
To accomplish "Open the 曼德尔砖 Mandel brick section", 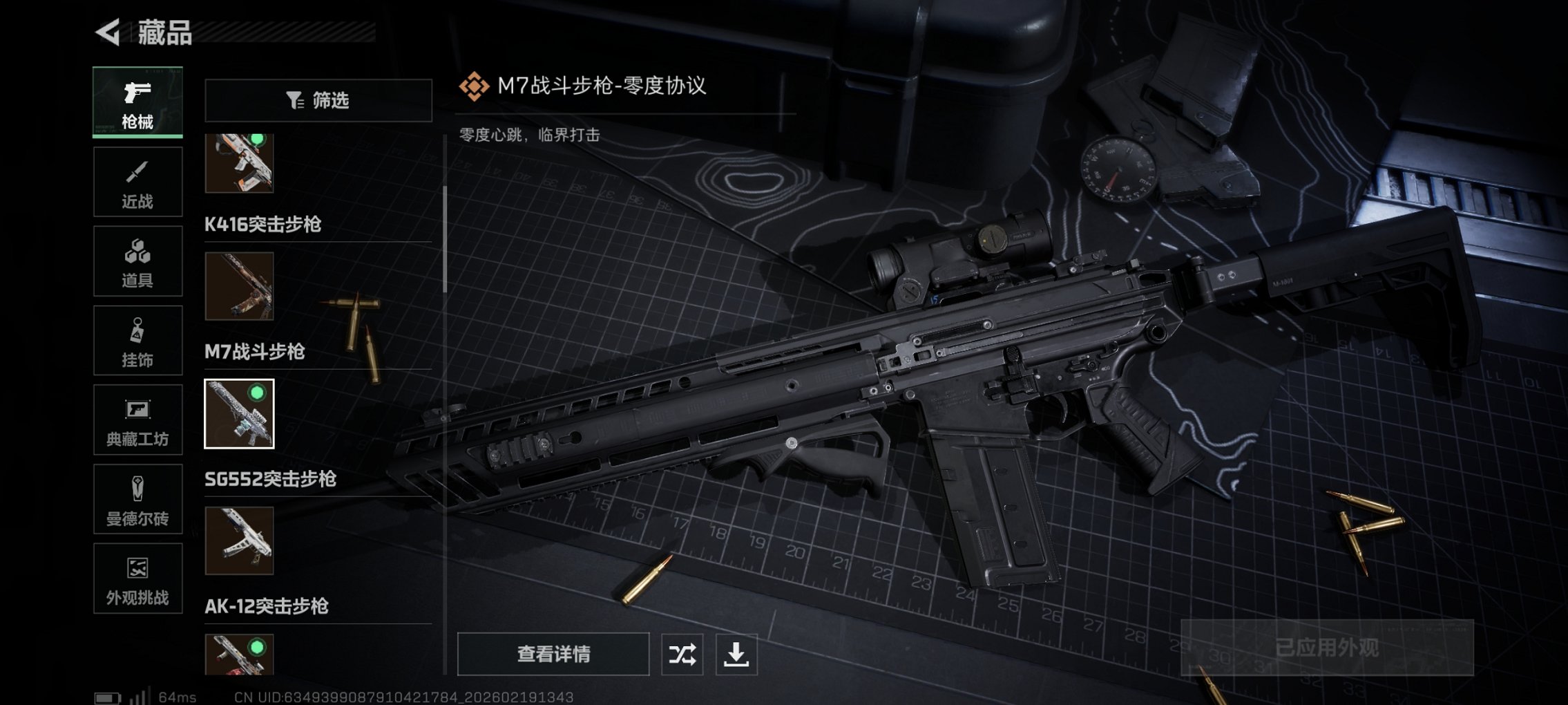I will point(137,499).
